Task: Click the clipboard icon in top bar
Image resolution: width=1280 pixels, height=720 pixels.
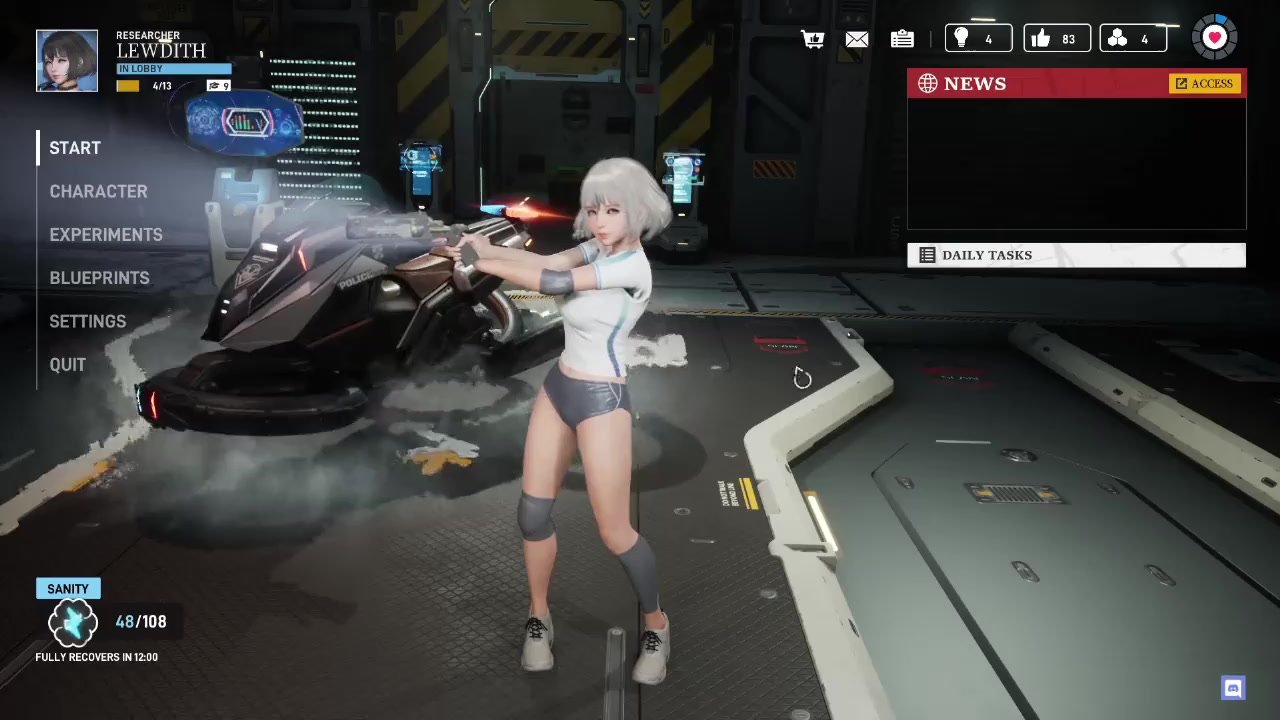Action: click(x=902, y=39)
